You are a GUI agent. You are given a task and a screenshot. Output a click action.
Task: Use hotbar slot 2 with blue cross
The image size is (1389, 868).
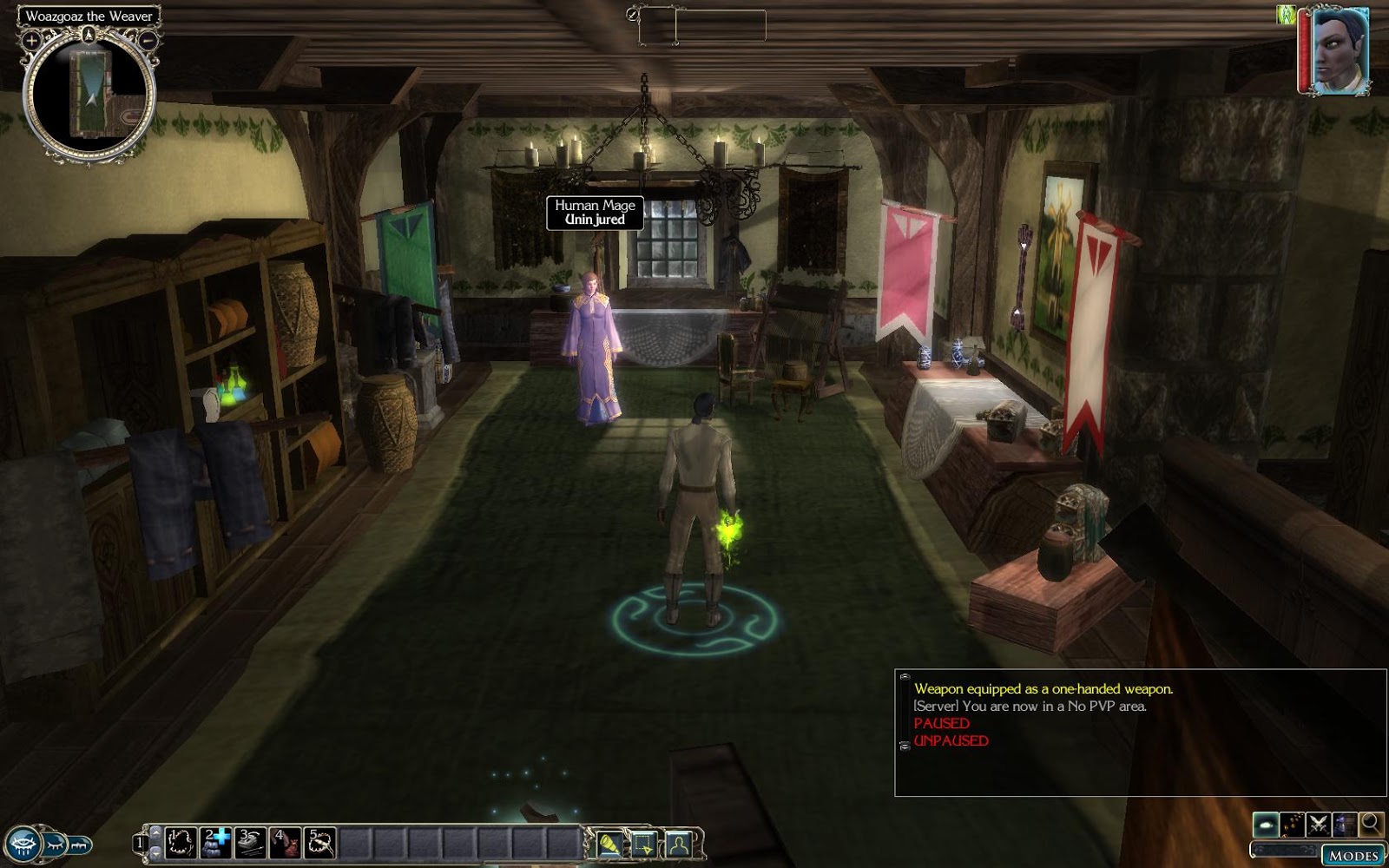click(x=215, y=842)
